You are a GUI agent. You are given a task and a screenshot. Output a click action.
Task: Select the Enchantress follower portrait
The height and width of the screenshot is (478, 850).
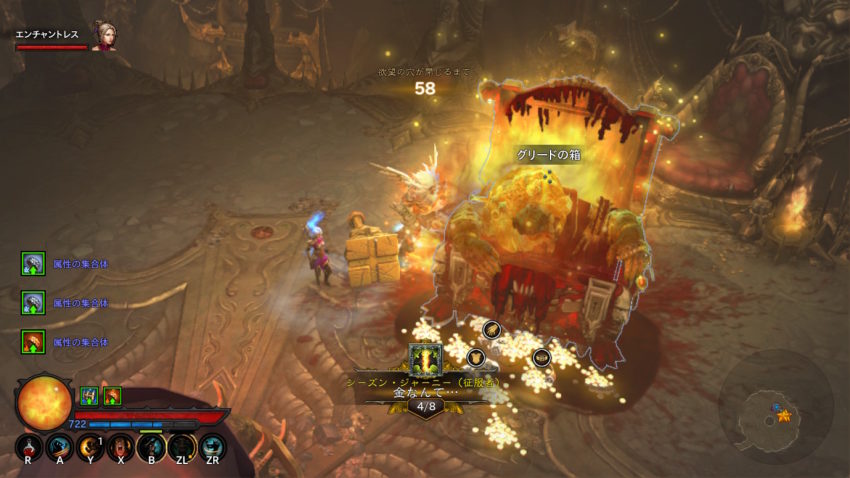point(103,35)
